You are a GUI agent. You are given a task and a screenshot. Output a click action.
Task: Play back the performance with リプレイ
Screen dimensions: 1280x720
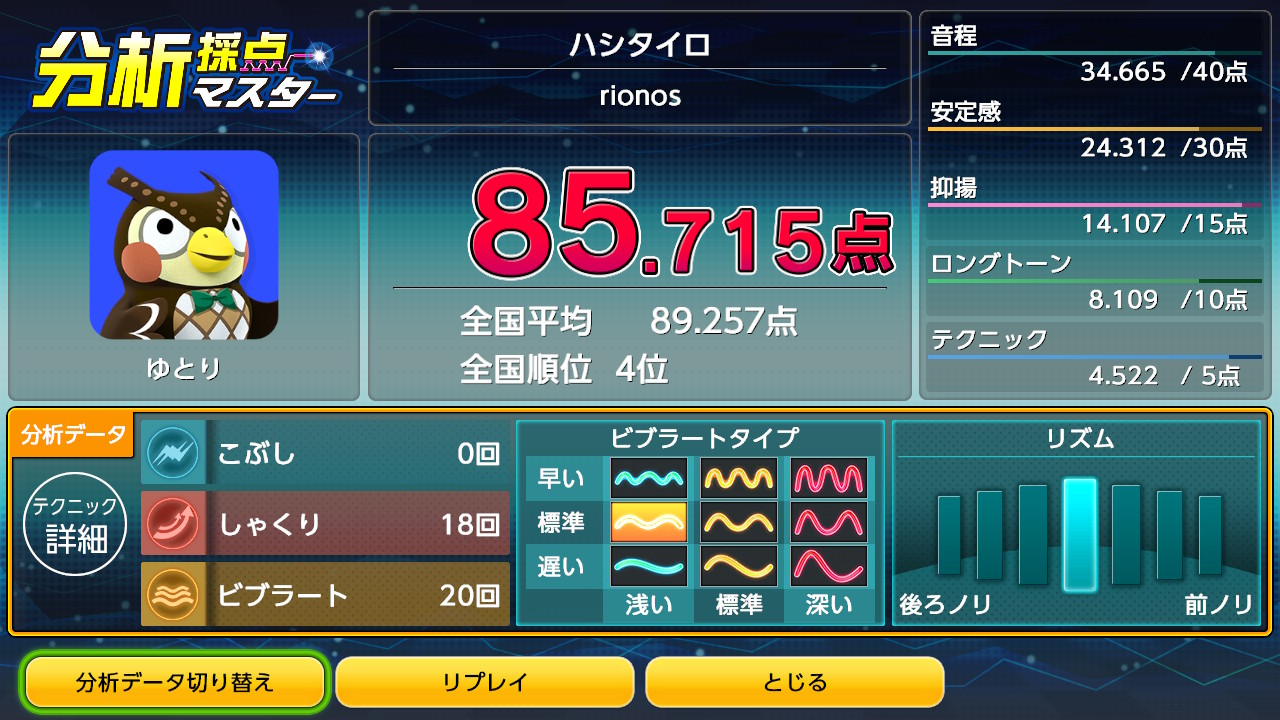click(x=485, y=682)
